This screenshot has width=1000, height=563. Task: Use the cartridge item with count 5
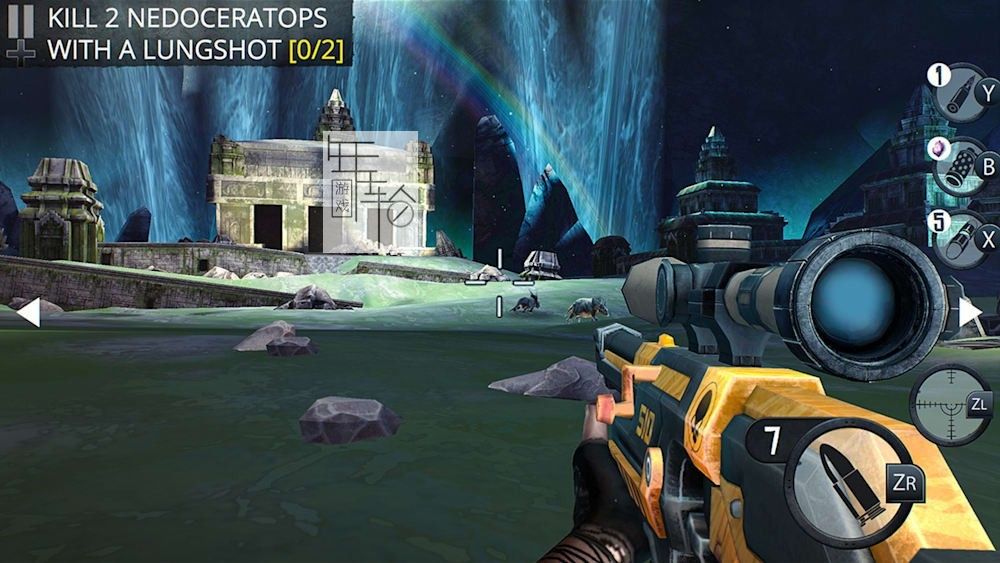(959, 240)
